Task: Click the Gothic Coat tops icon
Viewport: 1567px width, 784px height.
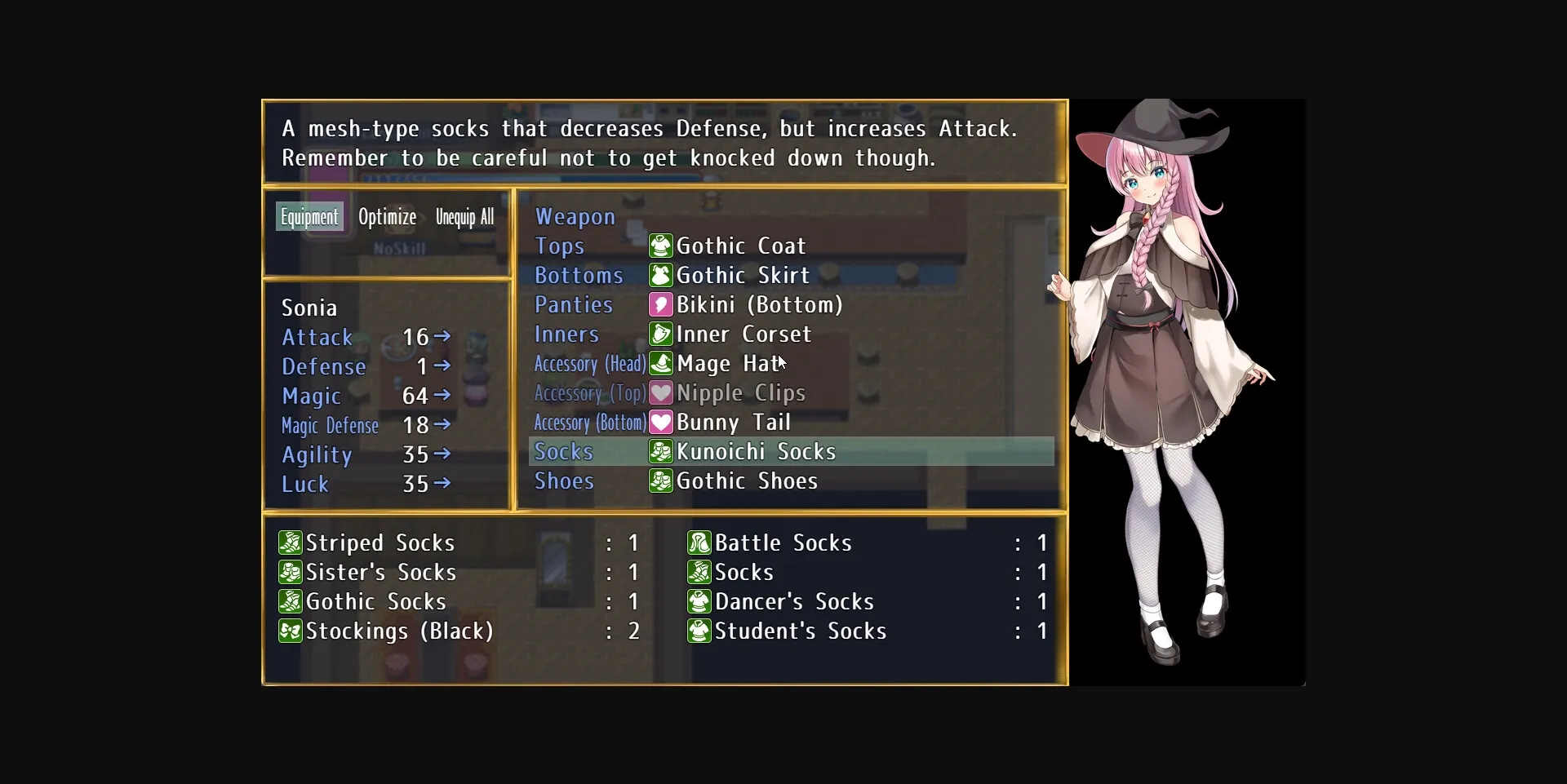Action: coord(661,246)
